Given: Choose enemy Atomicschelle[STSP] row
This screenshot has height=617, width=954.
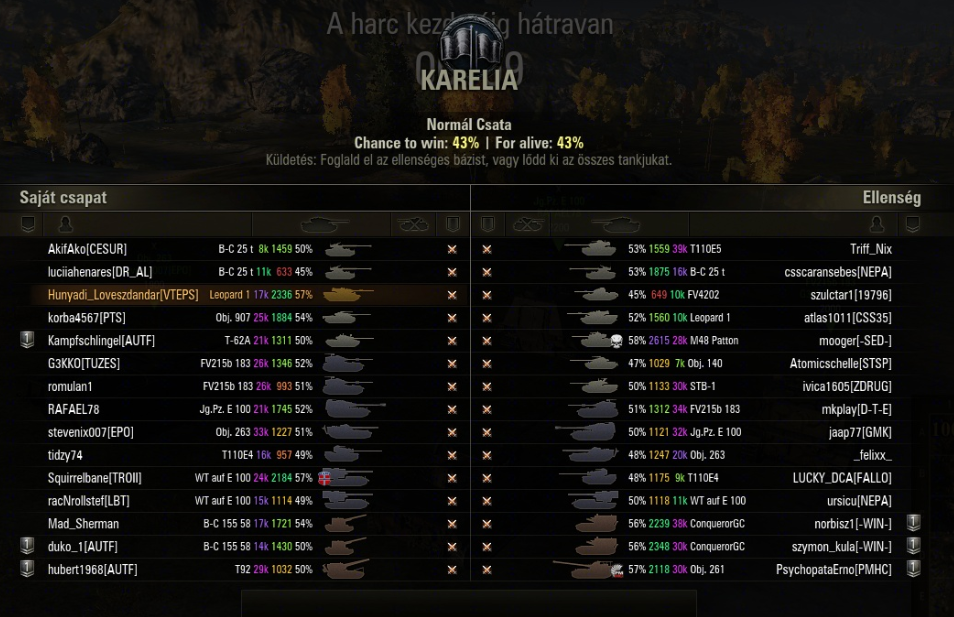Looking at the screenshot, I should point(840,364).
